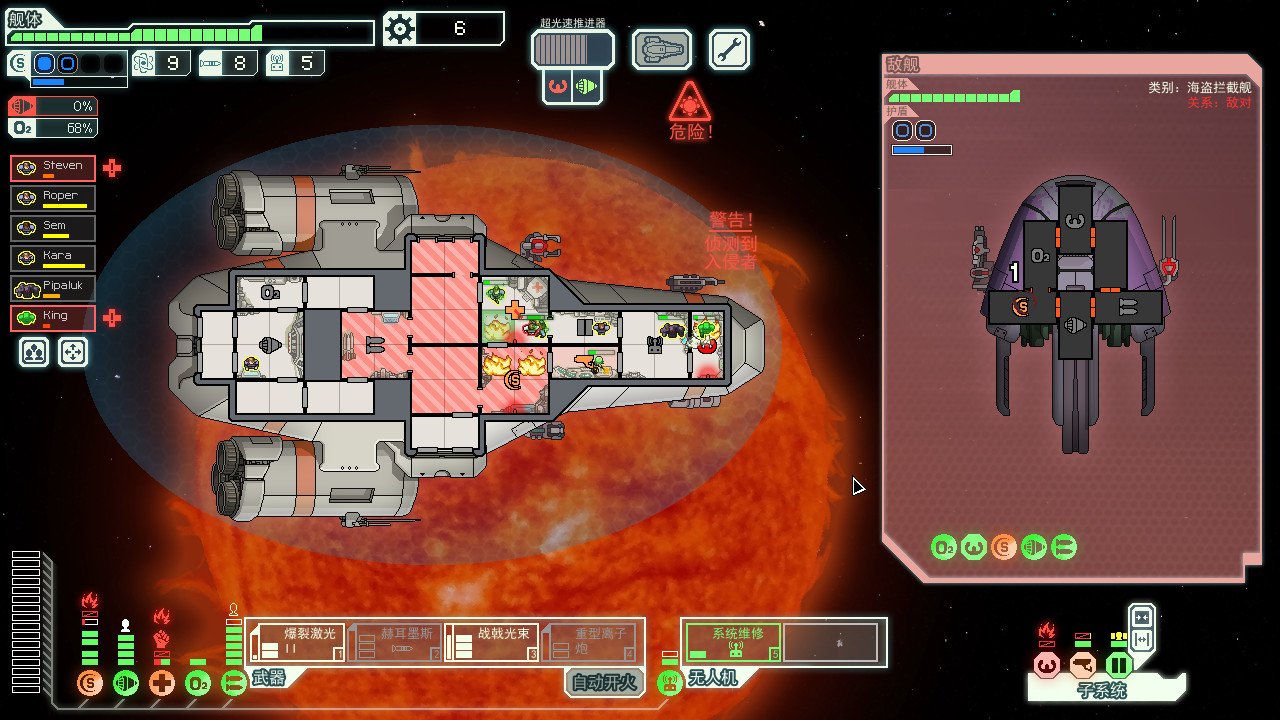Viewport: 1280px width, 720px height.
Task: Select the shields system power icon
Action: click(x=89, y=682)
